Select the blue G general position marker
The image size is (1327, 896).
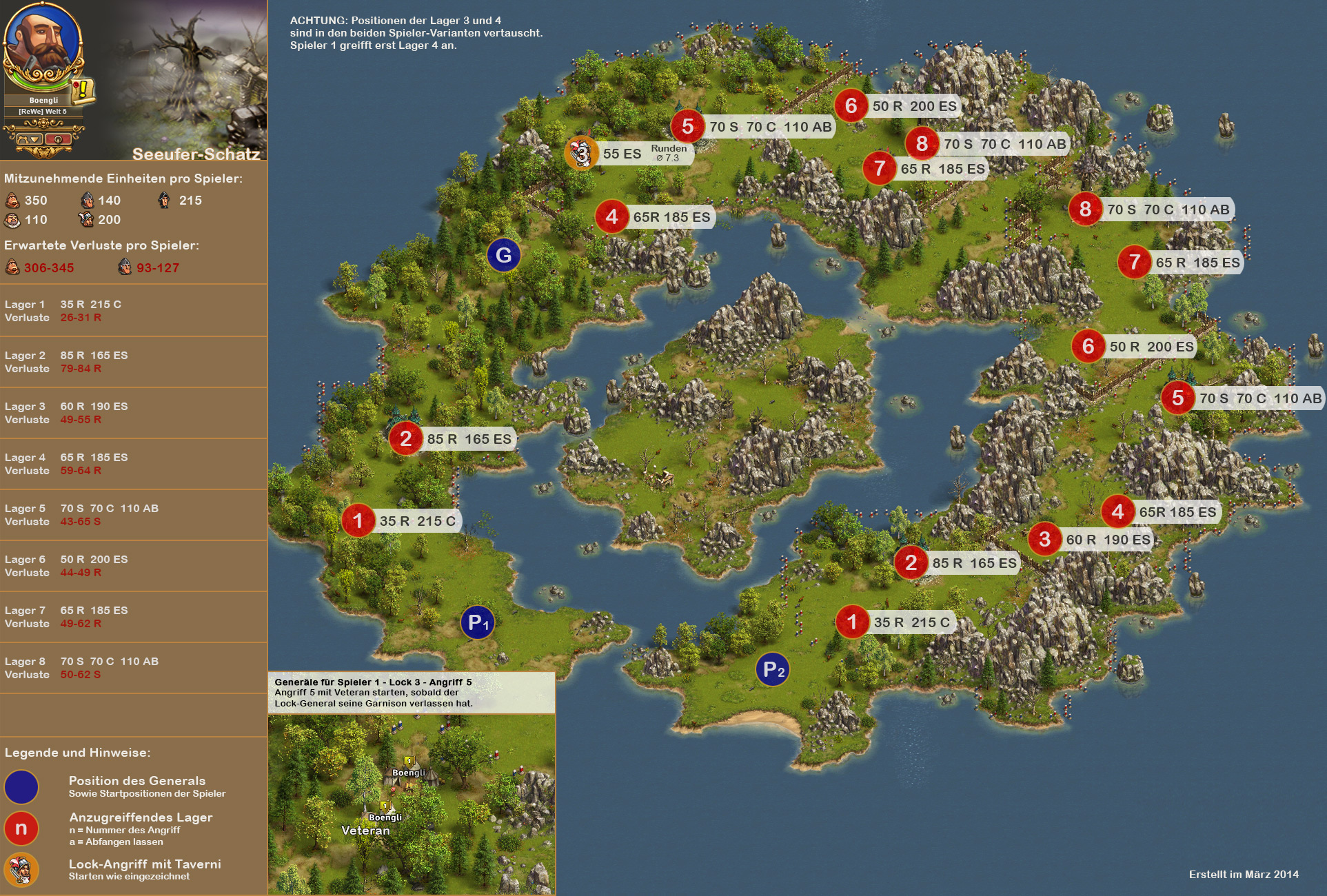point(504,255)
